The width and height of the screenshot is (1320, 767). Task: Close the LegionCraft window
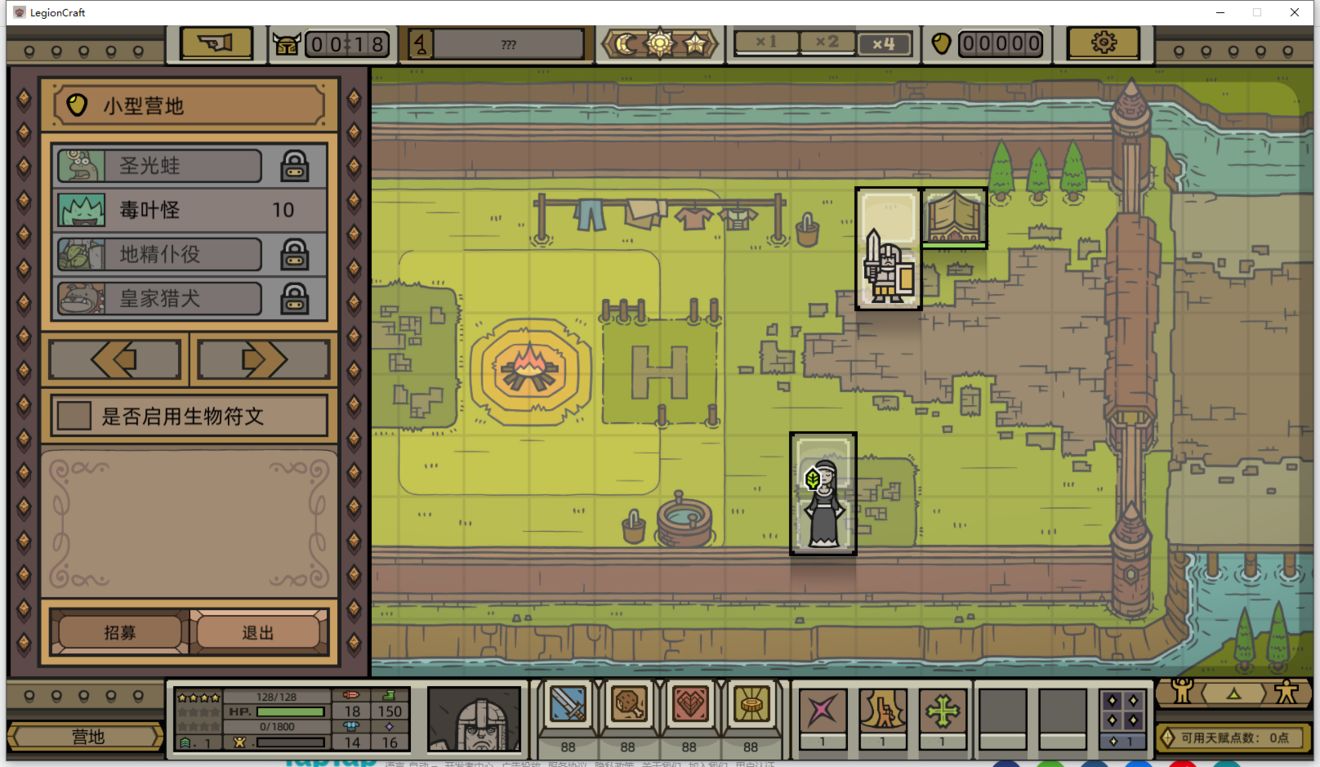pyautogui.click(x=1295, y=12)
